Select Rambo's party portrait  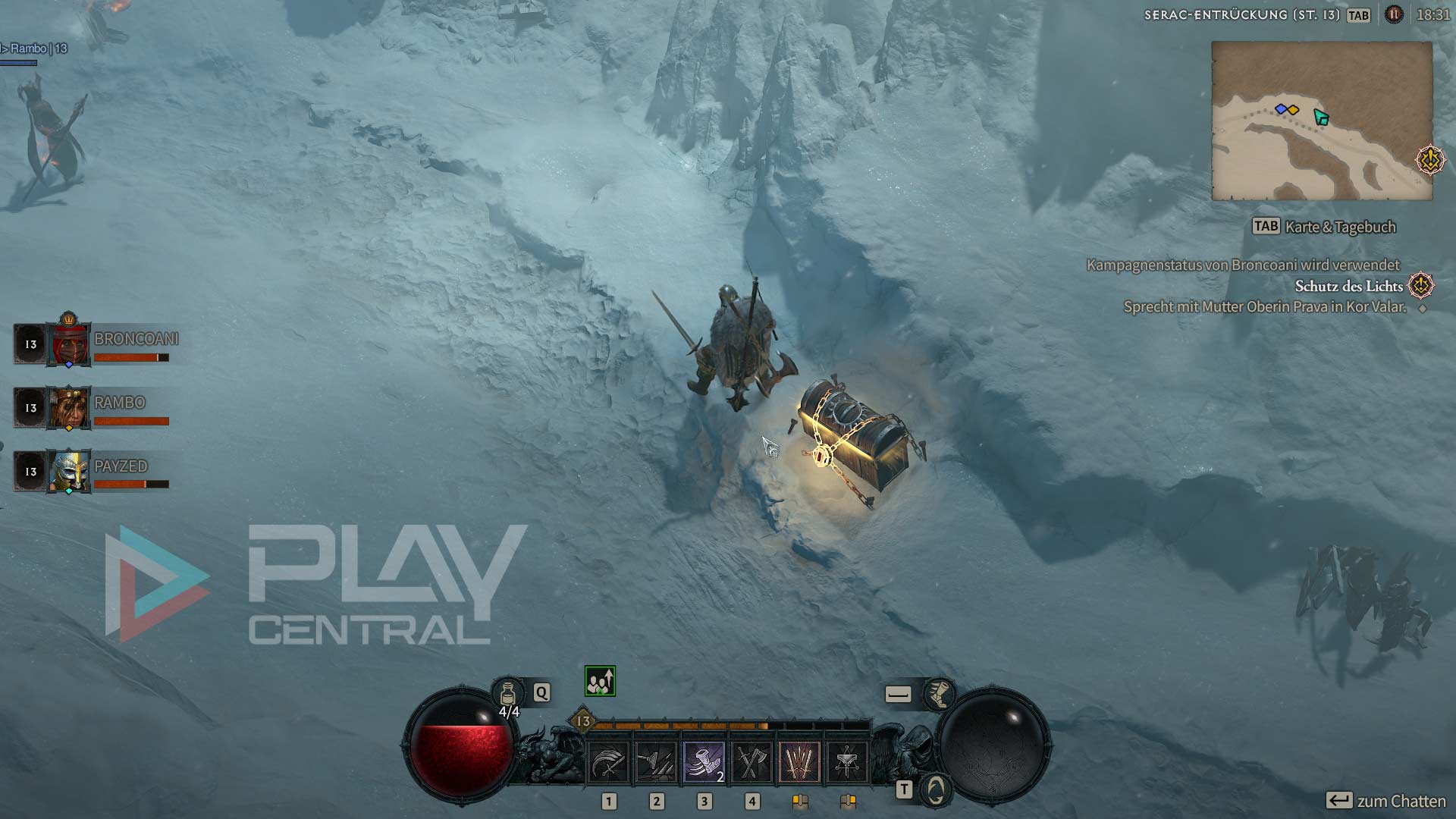(69, 408)
